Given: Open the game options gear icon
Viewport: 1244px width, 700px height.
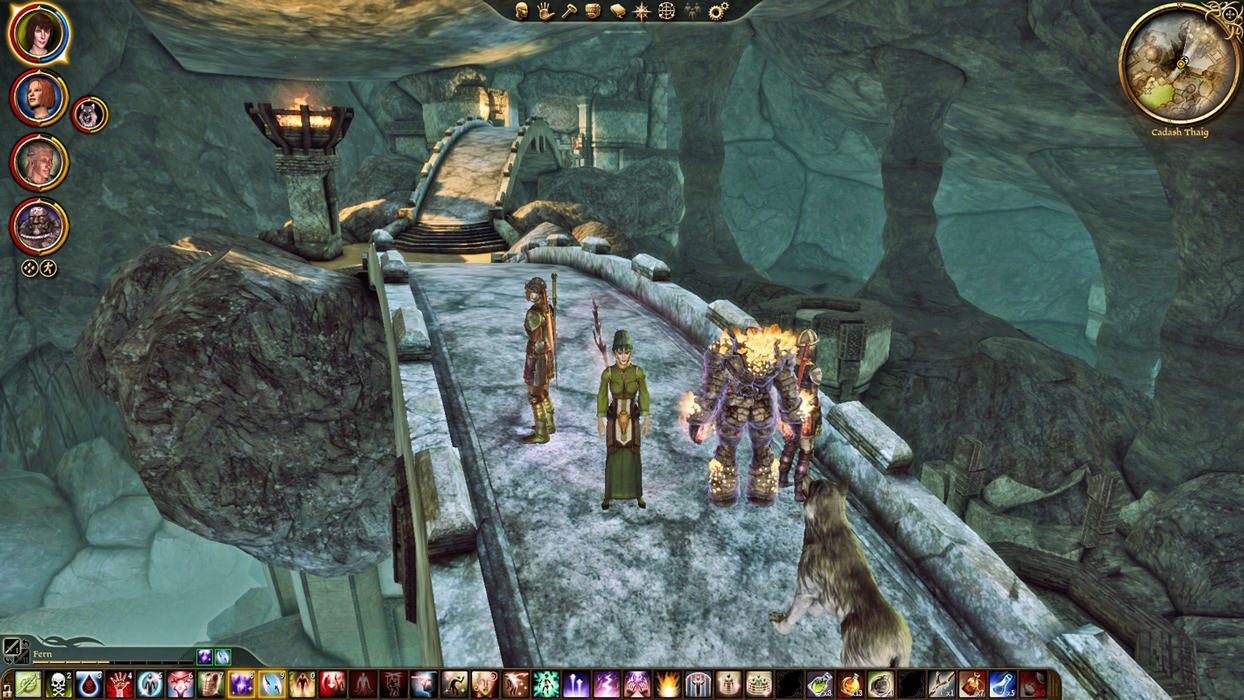Looking at the screenshot, I should click(717, 11).
